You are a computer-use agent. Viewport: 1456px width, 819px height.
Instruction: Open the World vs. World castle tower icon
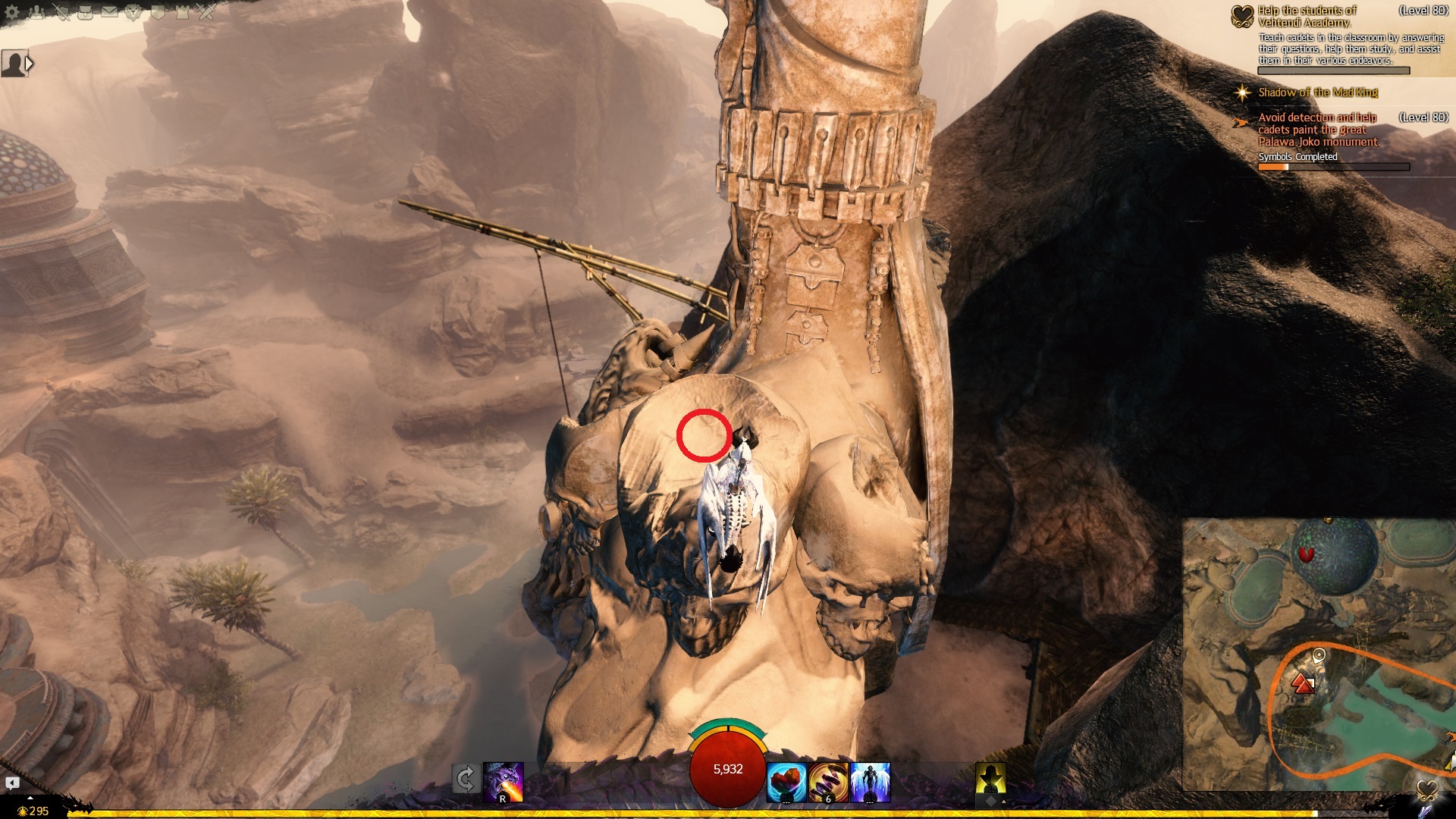(x=182, y=12)
